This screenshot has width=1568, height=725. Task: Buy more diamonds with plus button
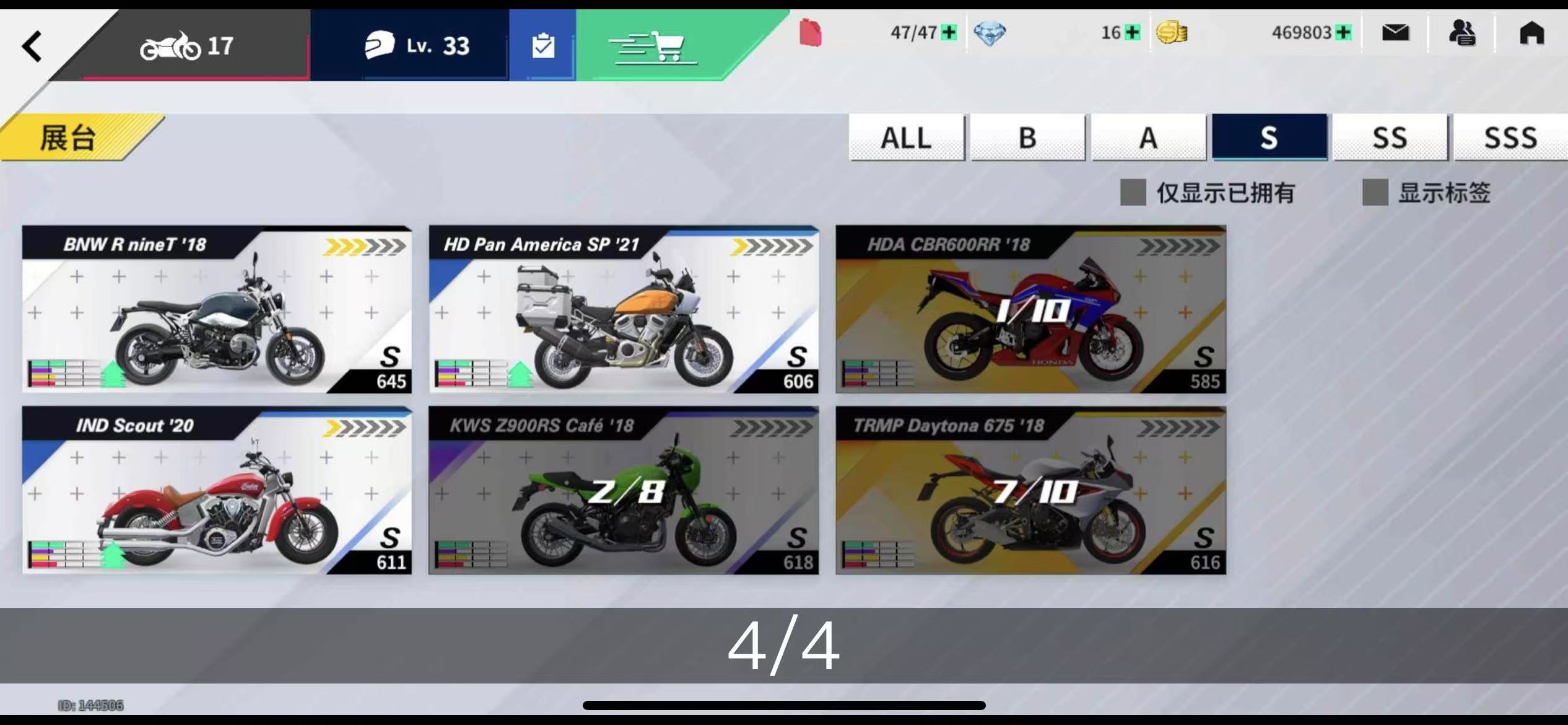coord(1132,32)
